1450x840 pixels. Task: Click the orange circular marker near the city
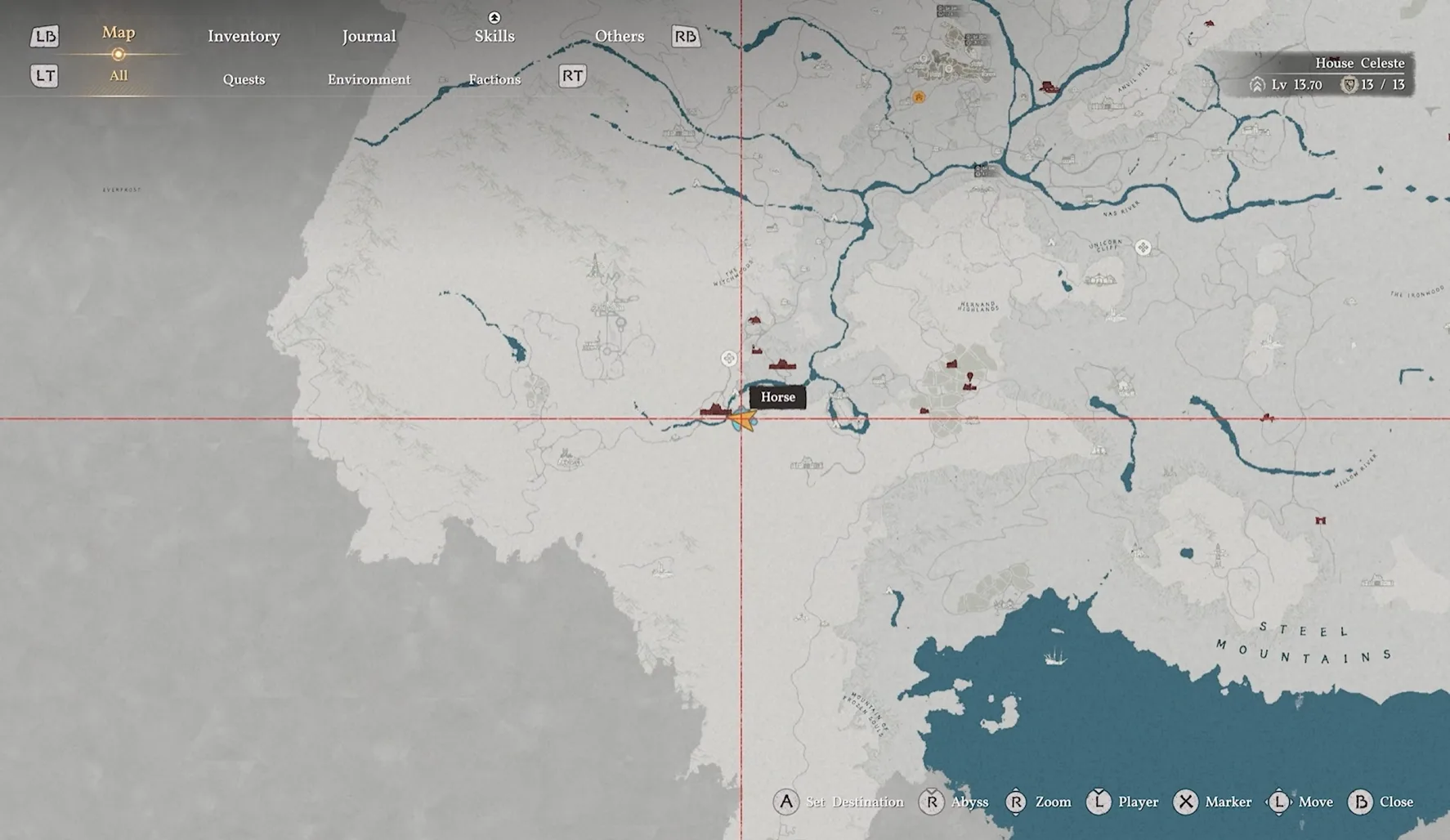click(919, 97)
